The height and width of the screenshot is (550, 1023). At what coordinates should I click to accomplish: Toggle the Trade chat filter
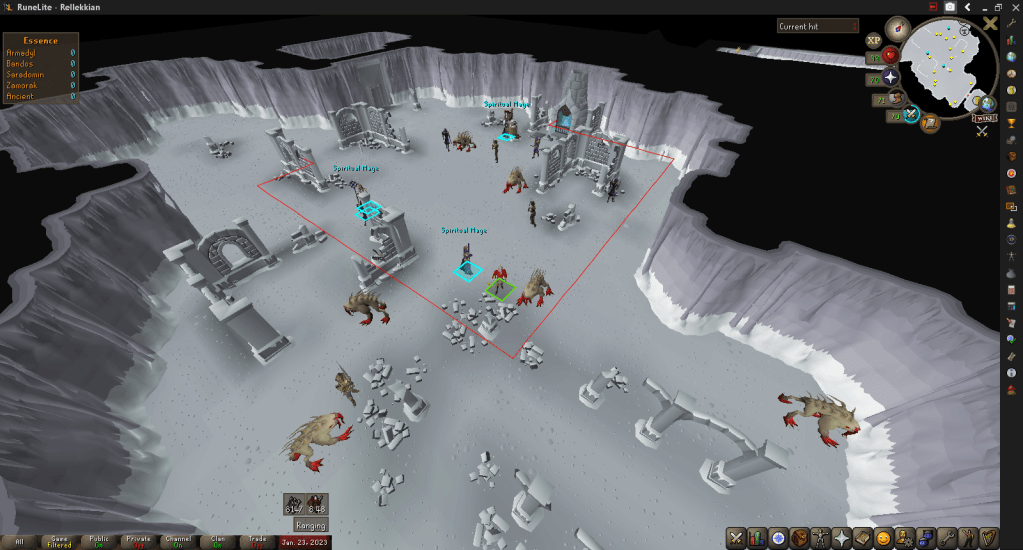click(257, 542)
